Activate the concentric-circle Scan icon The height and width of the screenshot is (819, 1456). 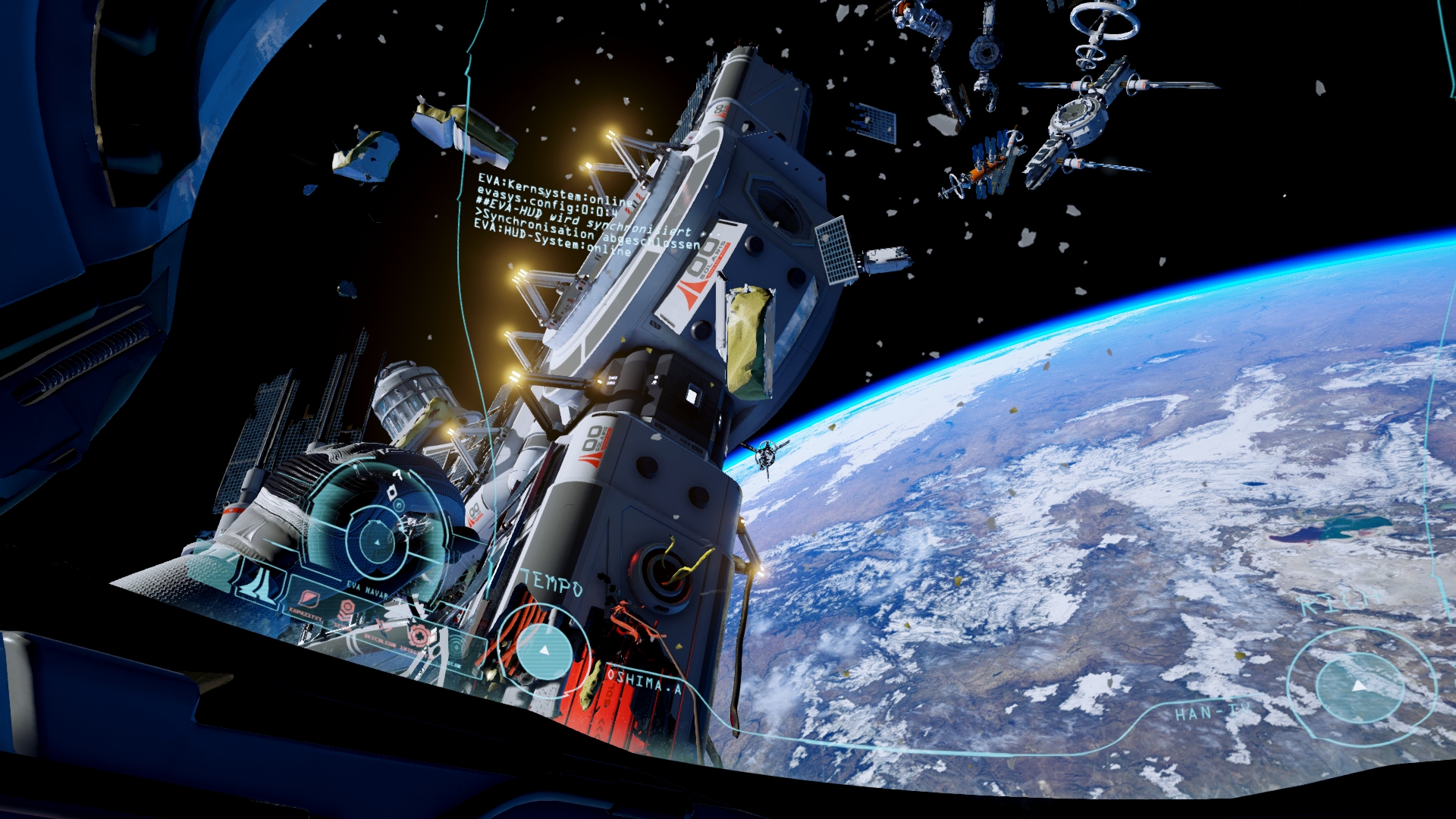[457, 645]
